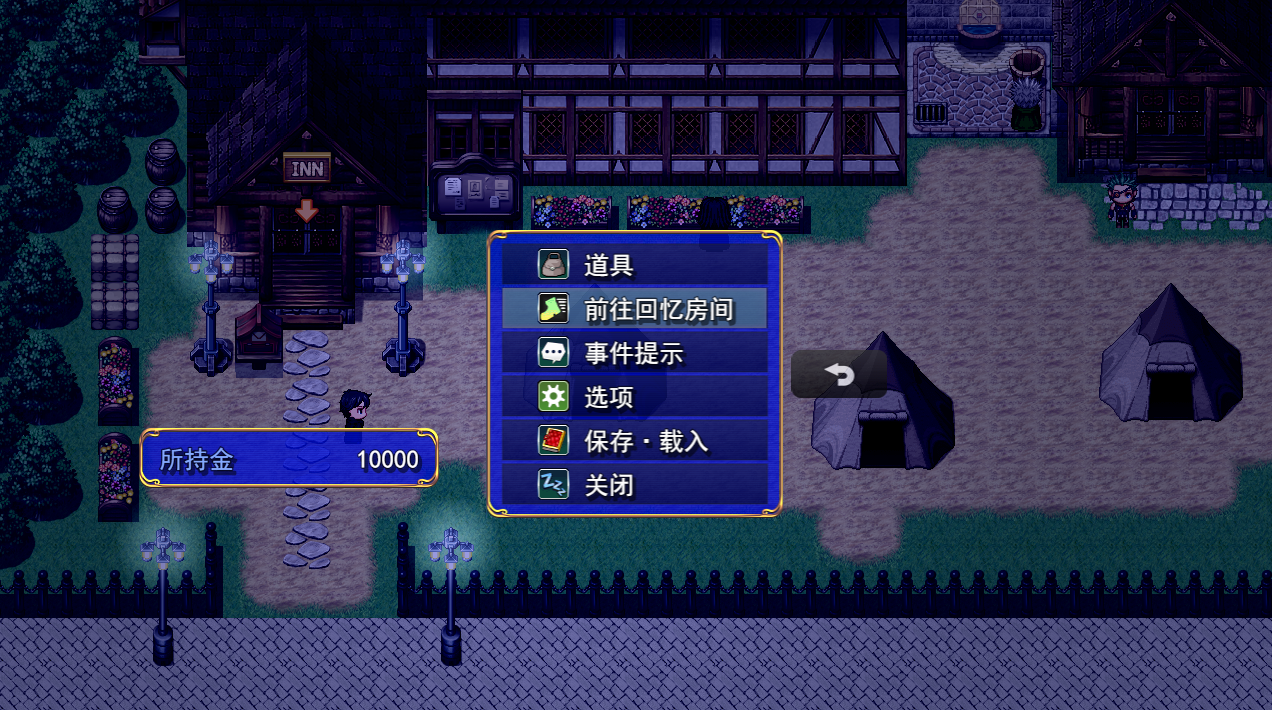Select 关闭 to close the menu

point(634,486)
